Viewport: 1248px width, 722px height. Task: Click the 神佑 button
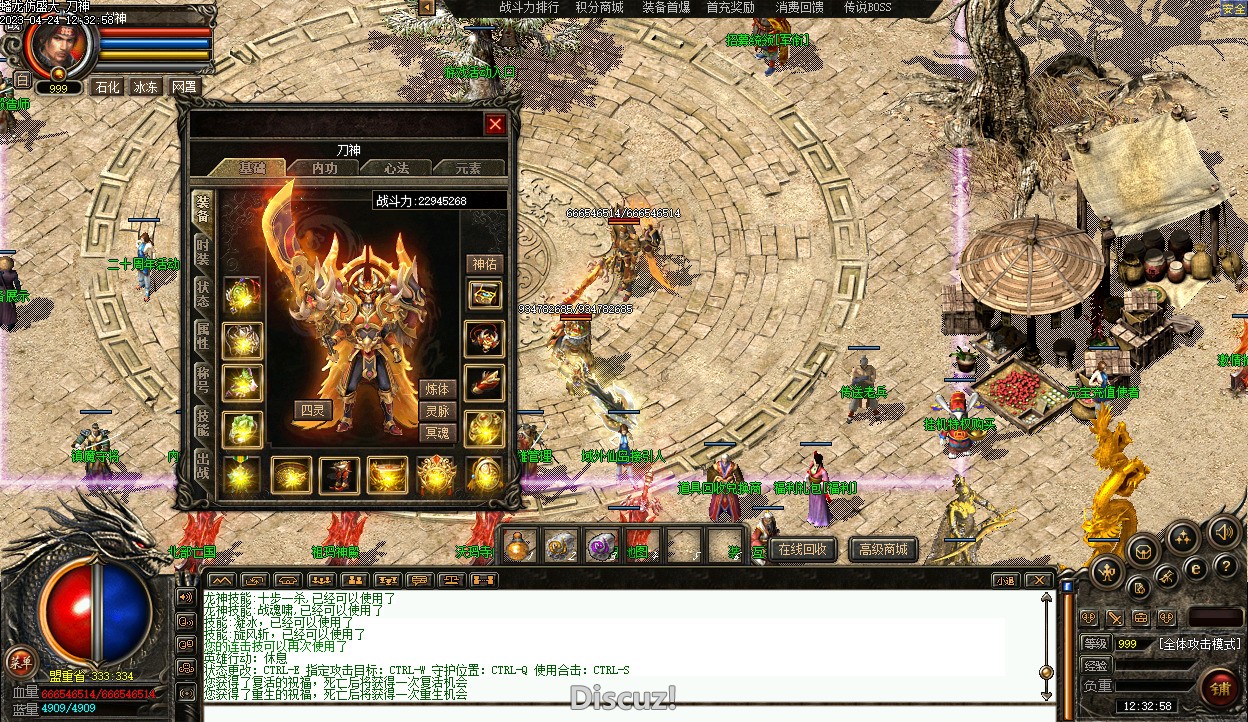tap(485, 264)
